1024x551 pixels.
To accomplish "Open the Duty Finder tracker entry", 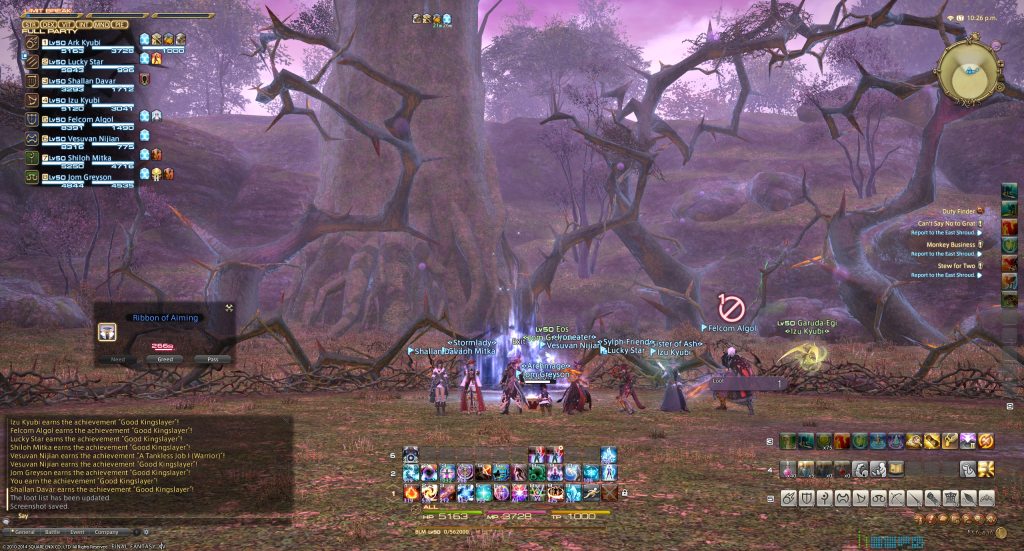I will click(958, 211).
